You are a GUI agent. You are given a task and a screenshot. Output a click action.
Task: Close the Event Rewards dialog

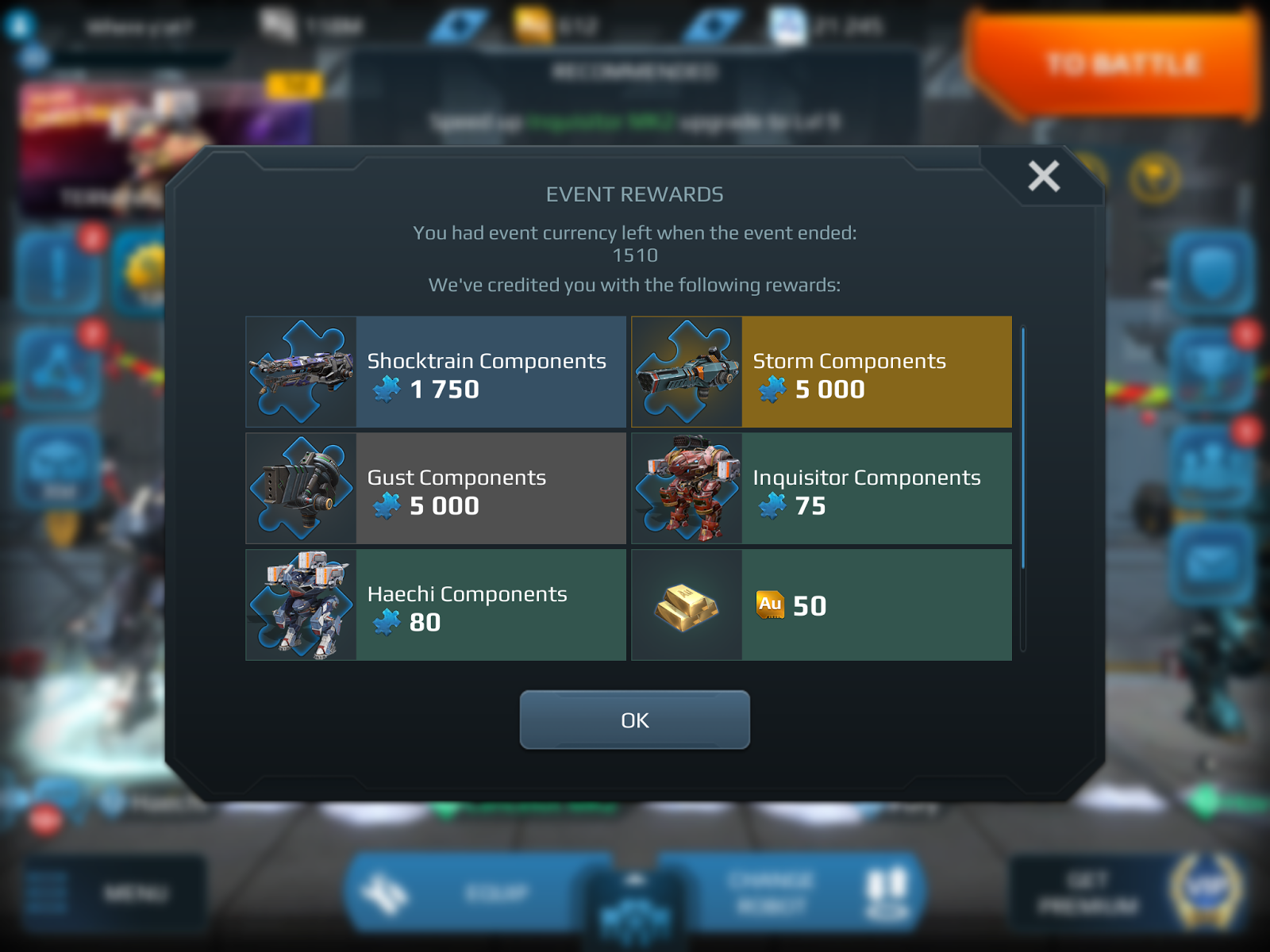tap(1042, 176)
